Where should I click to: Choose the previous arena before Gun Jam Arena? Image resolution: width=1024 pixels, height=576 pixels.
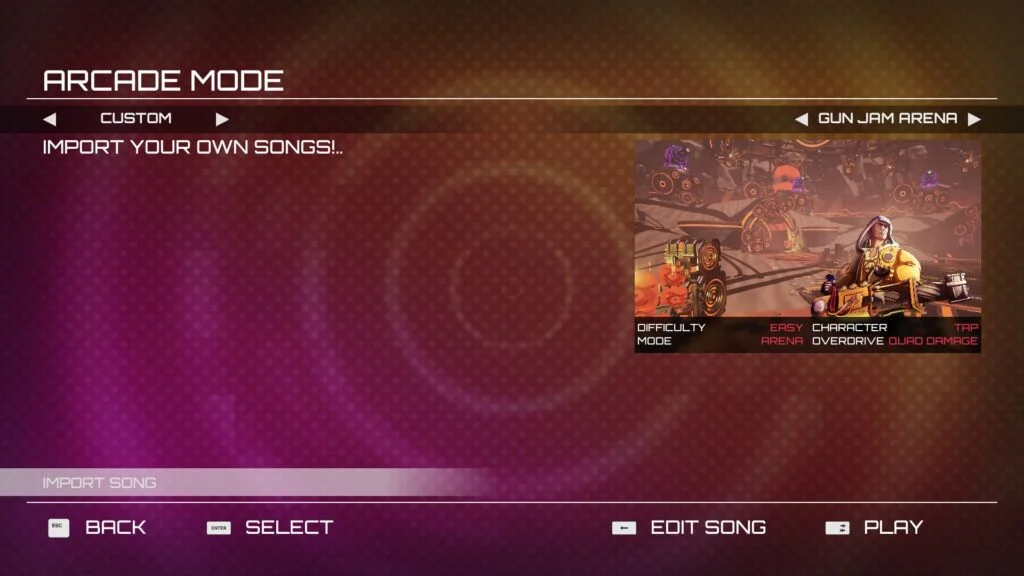pyautogui.click(x=801, y=119)
